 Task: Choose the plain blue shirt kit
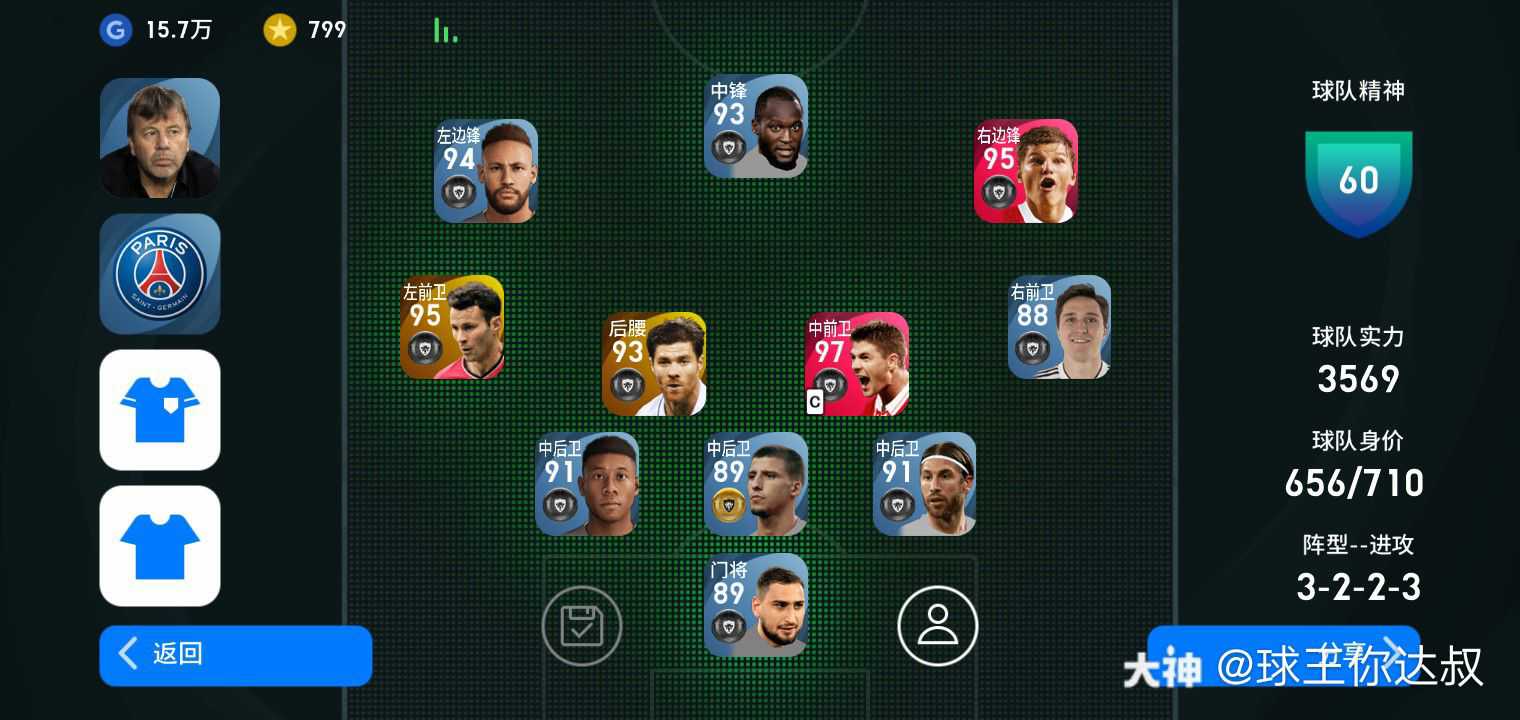[160, 545]
